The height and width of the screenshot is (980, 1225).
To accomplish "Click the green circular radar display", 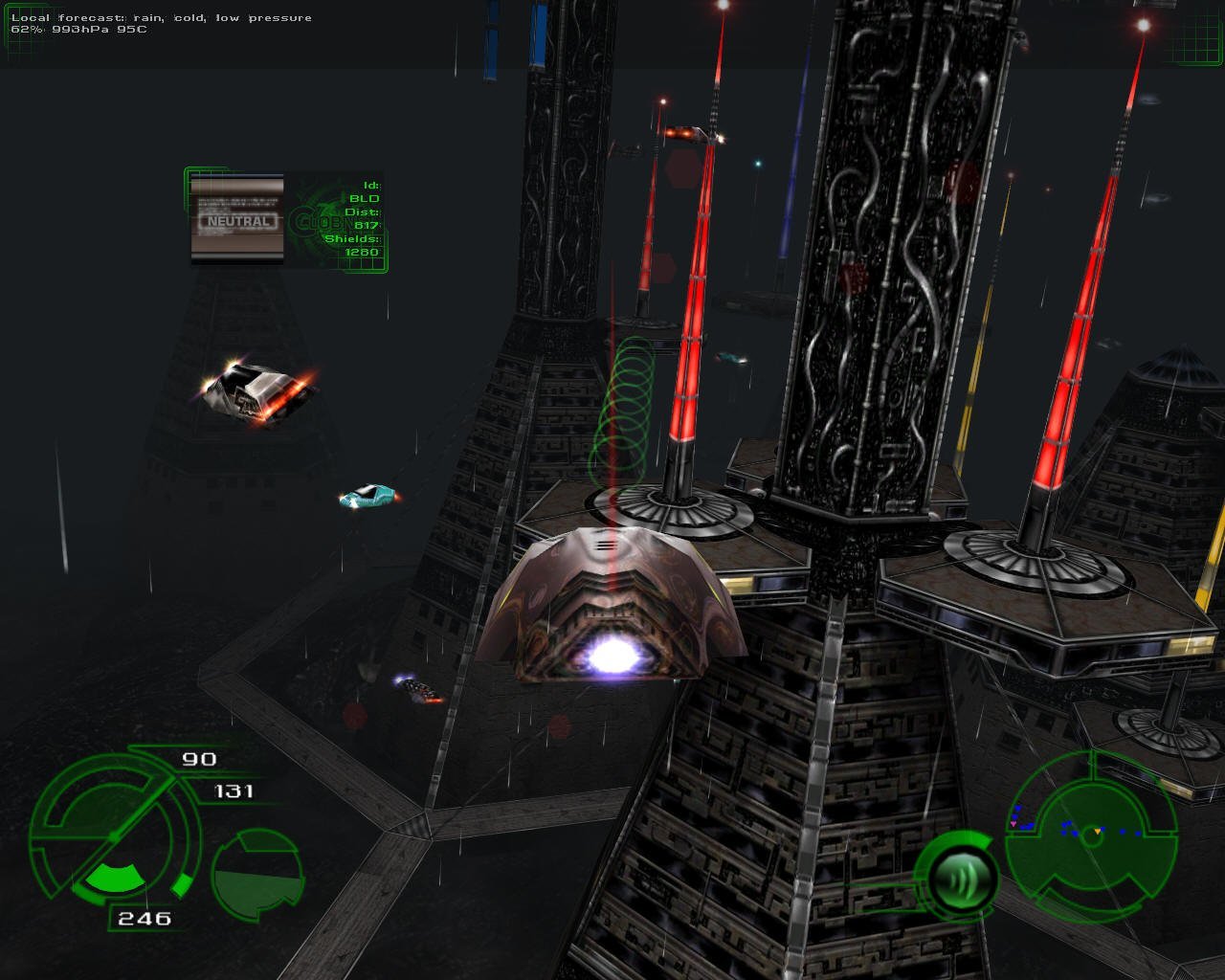I will (1091, 835).
